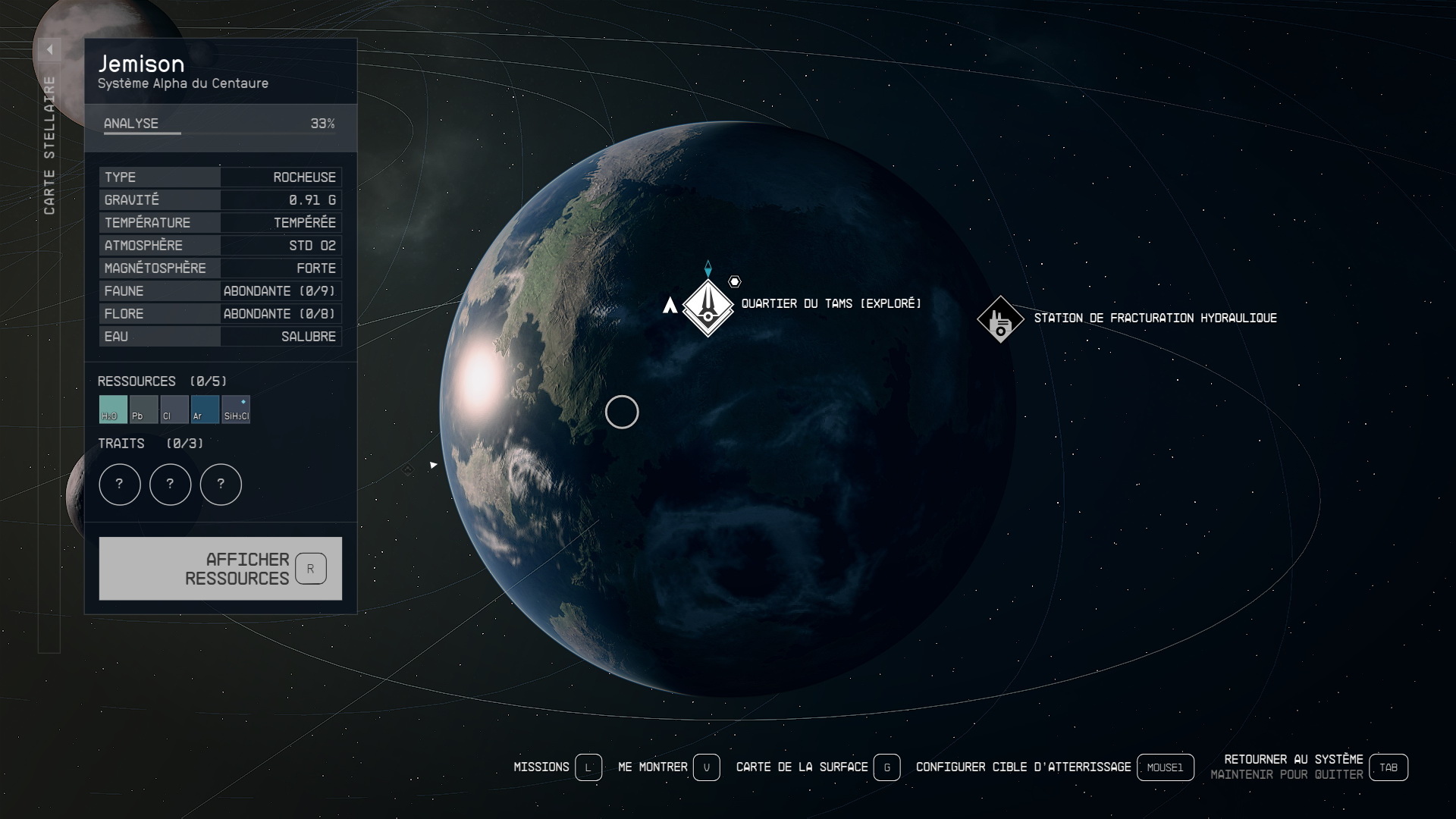Choose the SiH3Cl resource tile

(236, 409)
